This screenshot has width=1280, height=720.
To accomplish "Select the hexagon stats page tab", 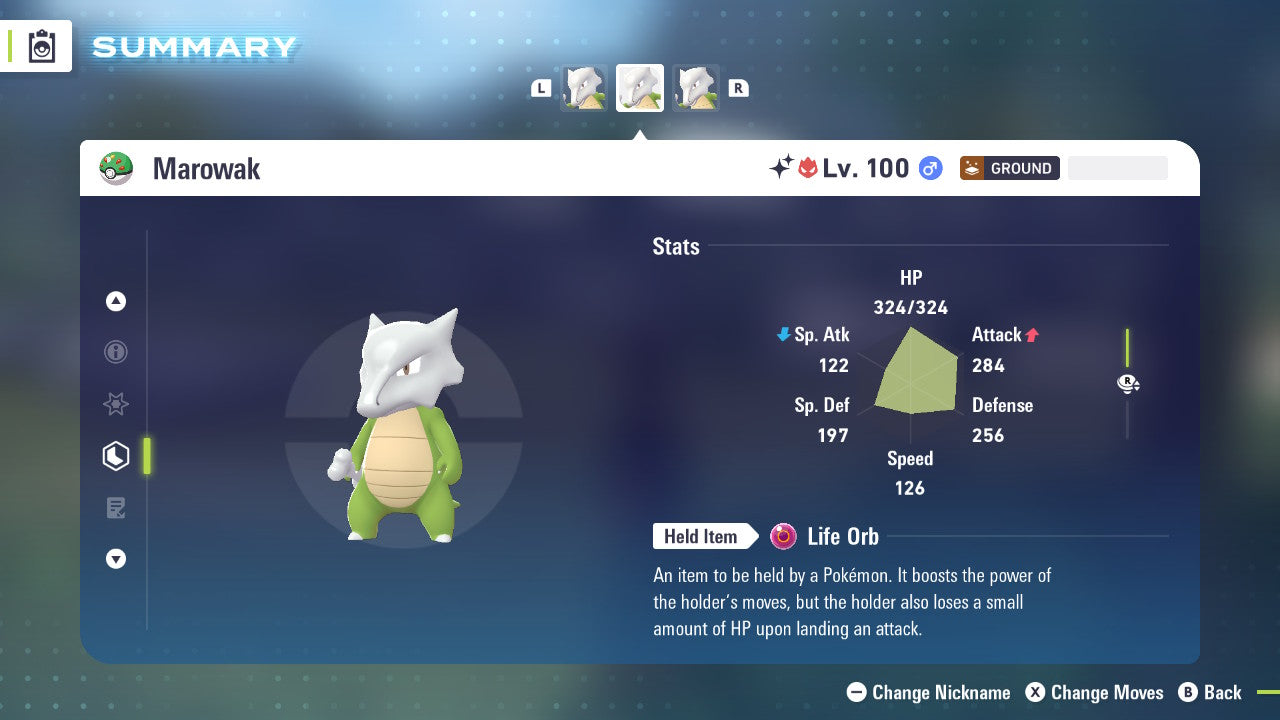I will tap(116, 456).
